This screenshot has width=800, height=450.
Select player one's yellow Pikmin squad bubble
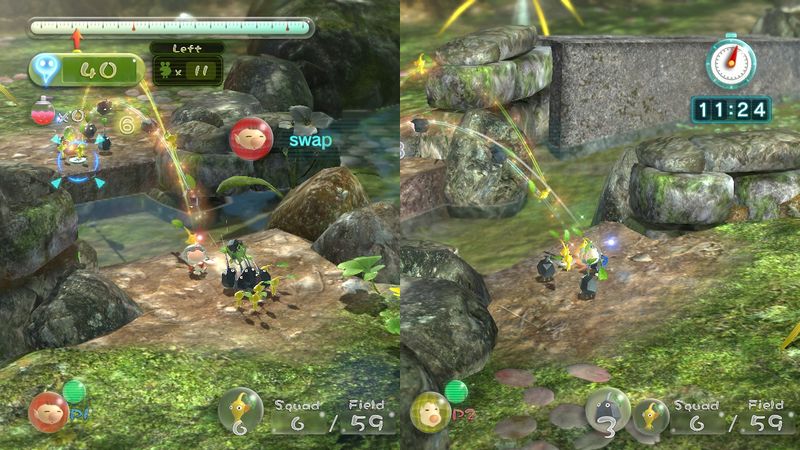click(x=240, y=409)
